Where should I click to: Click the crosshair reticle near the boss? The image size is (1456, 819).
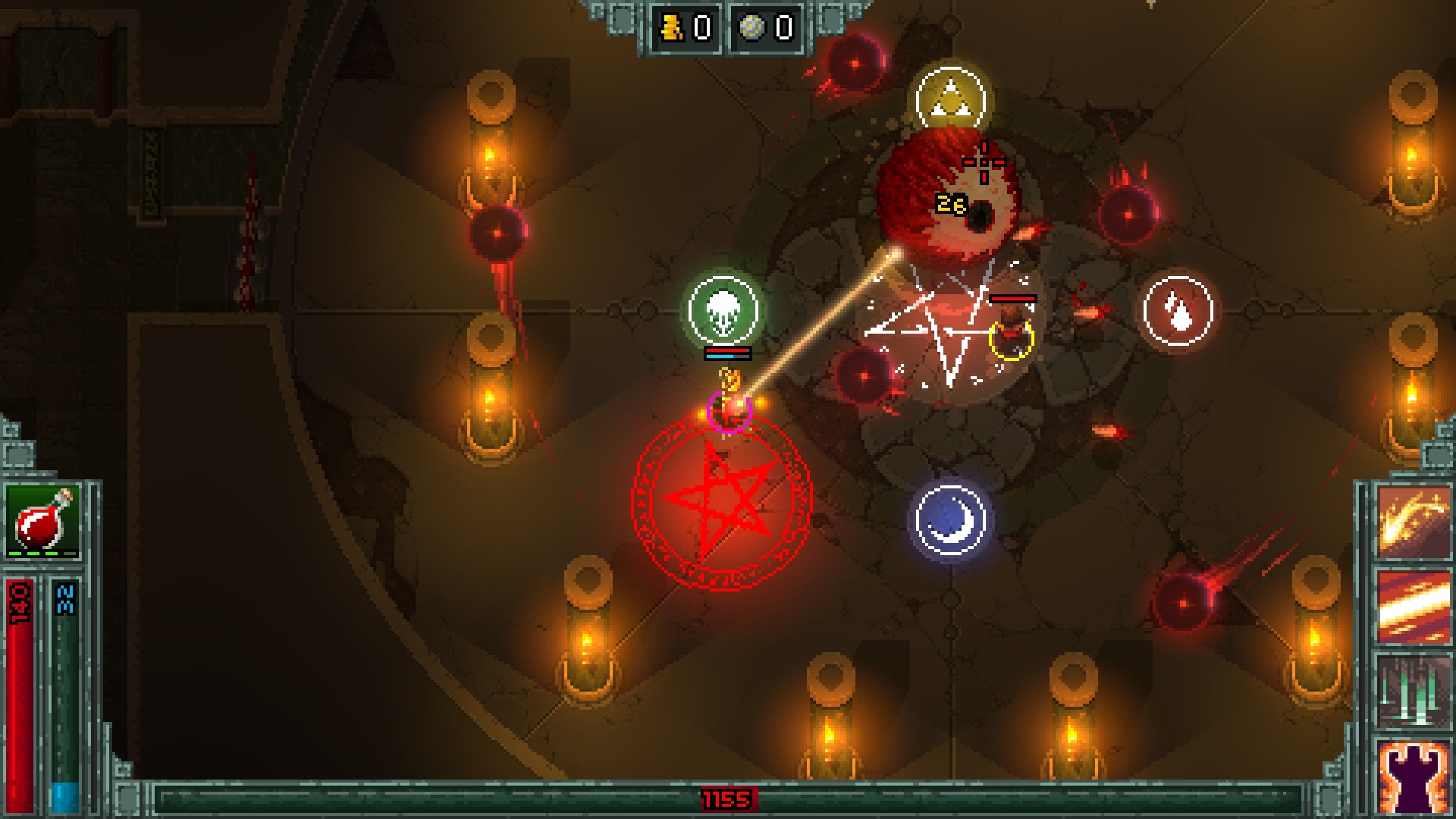(982, 161)
